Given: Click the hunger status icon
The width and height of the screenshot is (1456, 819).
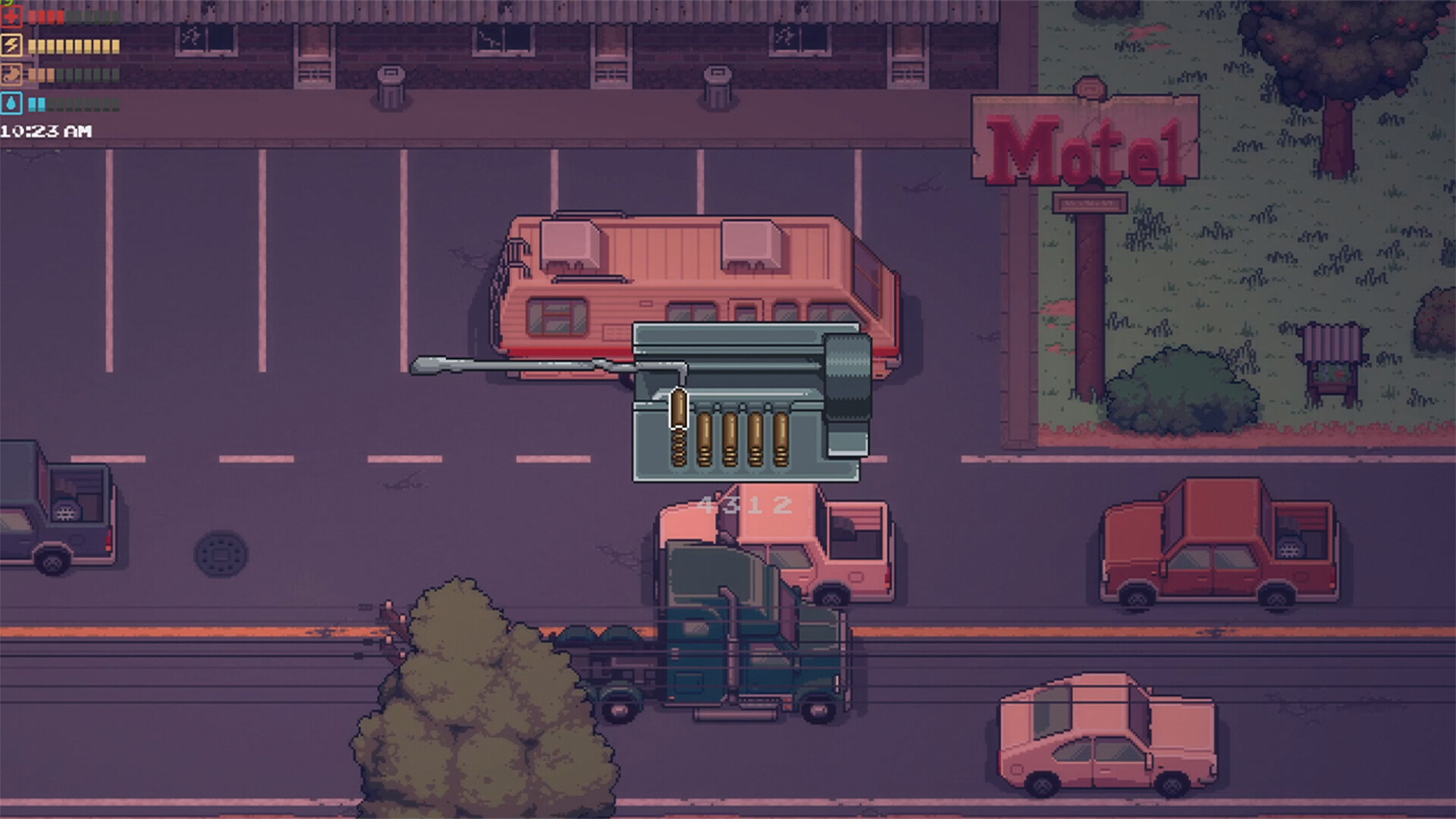Looking at the screenshot, I should coord(11,74).
